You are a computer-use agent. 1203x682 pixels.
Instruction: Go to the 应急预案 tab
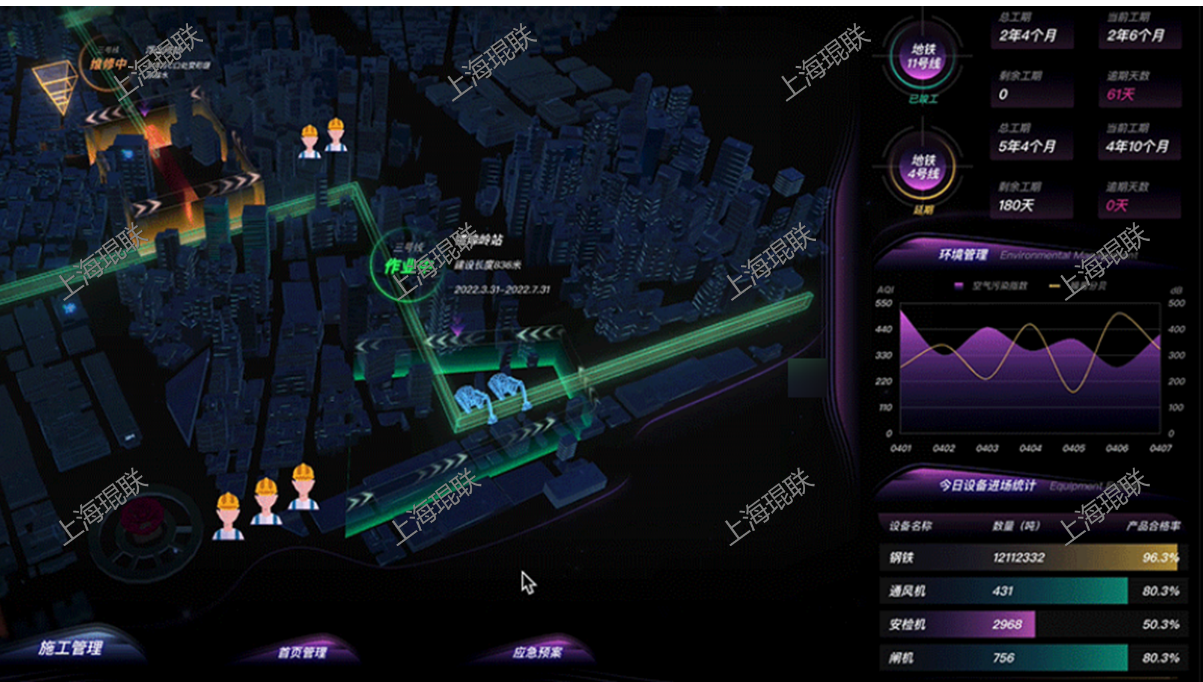(x=538, y=653)
